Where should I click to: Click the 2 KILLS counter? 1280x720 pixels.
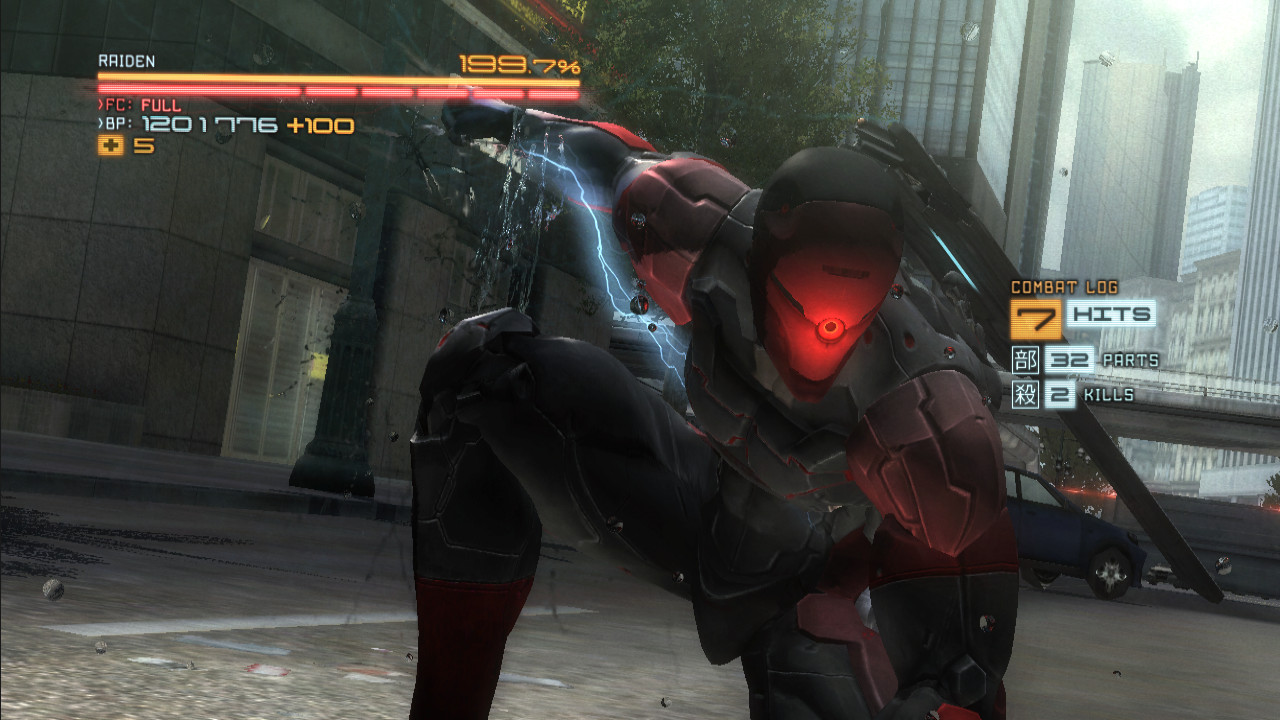(x=1091, y=394)
